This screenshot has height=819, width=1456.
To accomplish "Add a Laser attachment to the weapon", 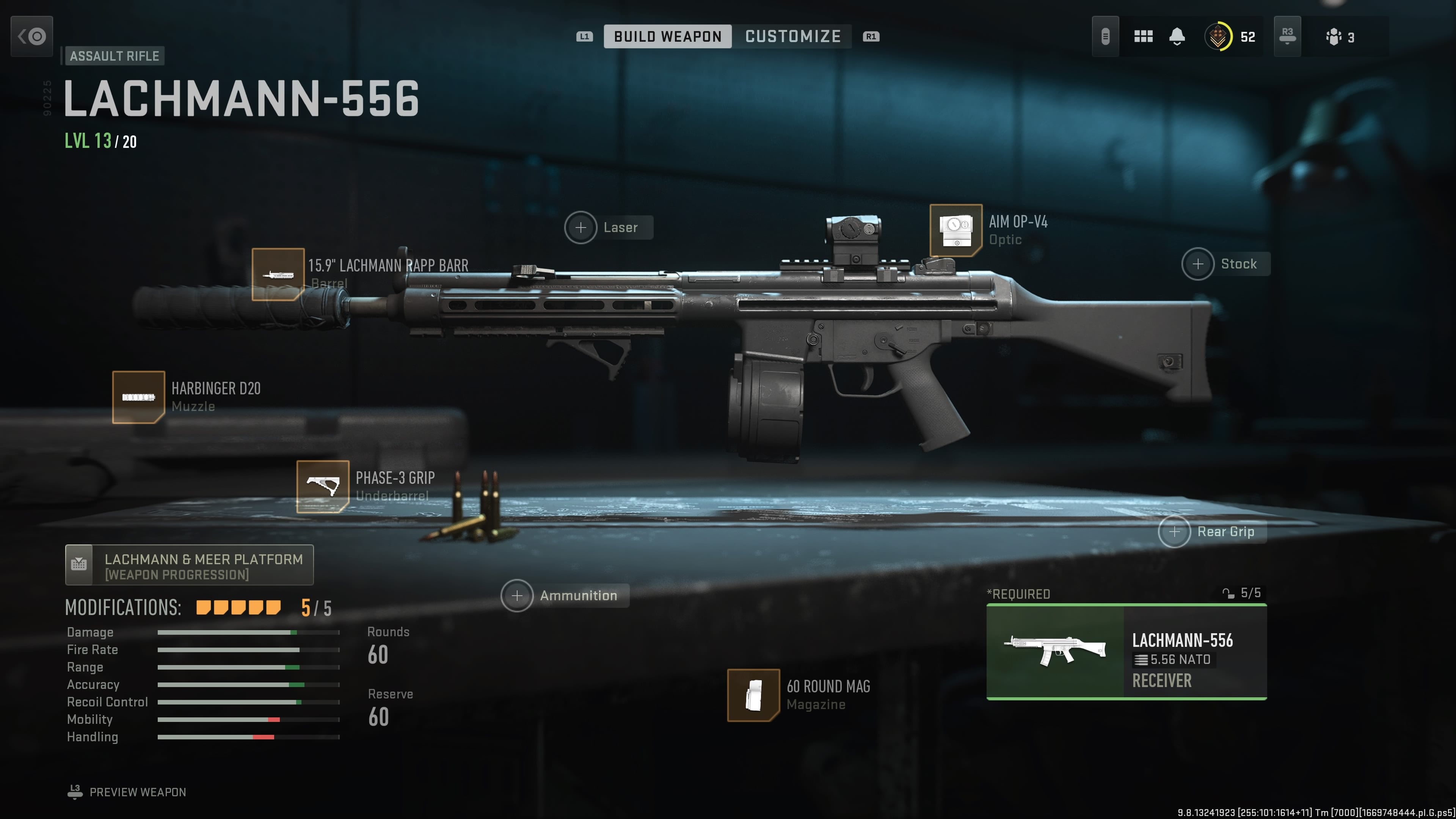I will pos(581,228).
